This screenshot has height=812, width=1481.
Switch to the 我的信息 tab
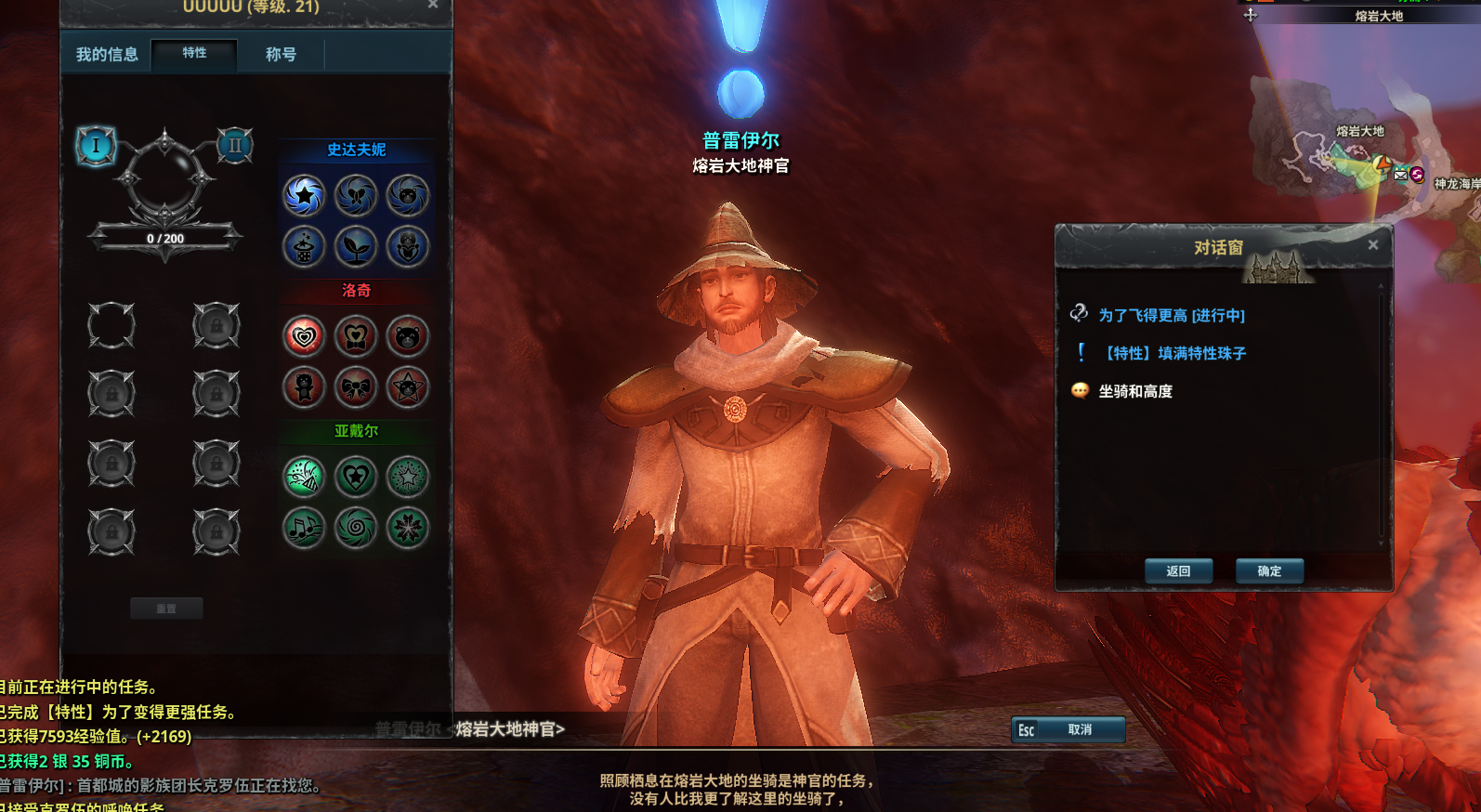[x=107, y=55]
